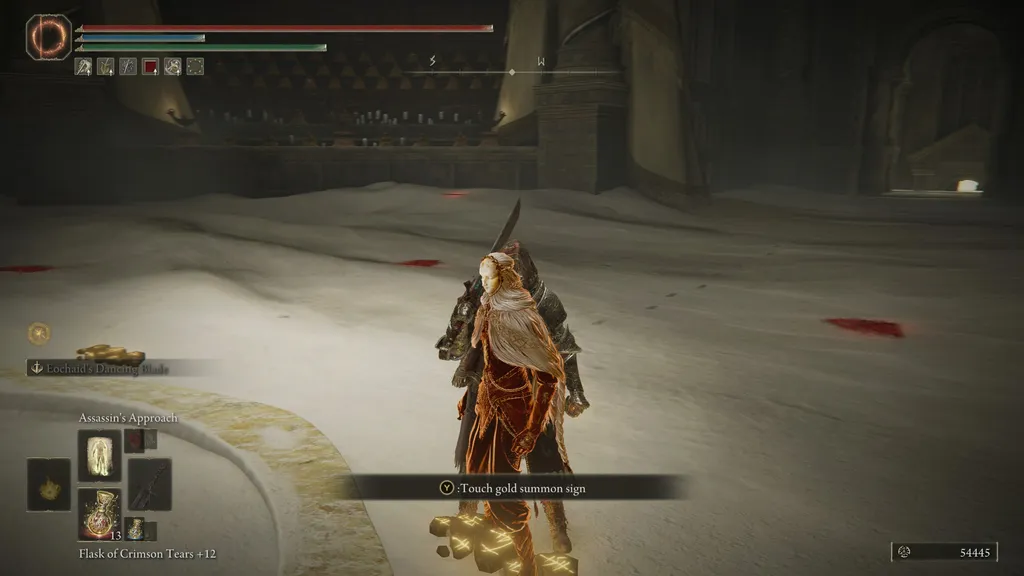1024x576 pixels.
Task: Choose the small blue flask quick item
Action: click(135, 529)
